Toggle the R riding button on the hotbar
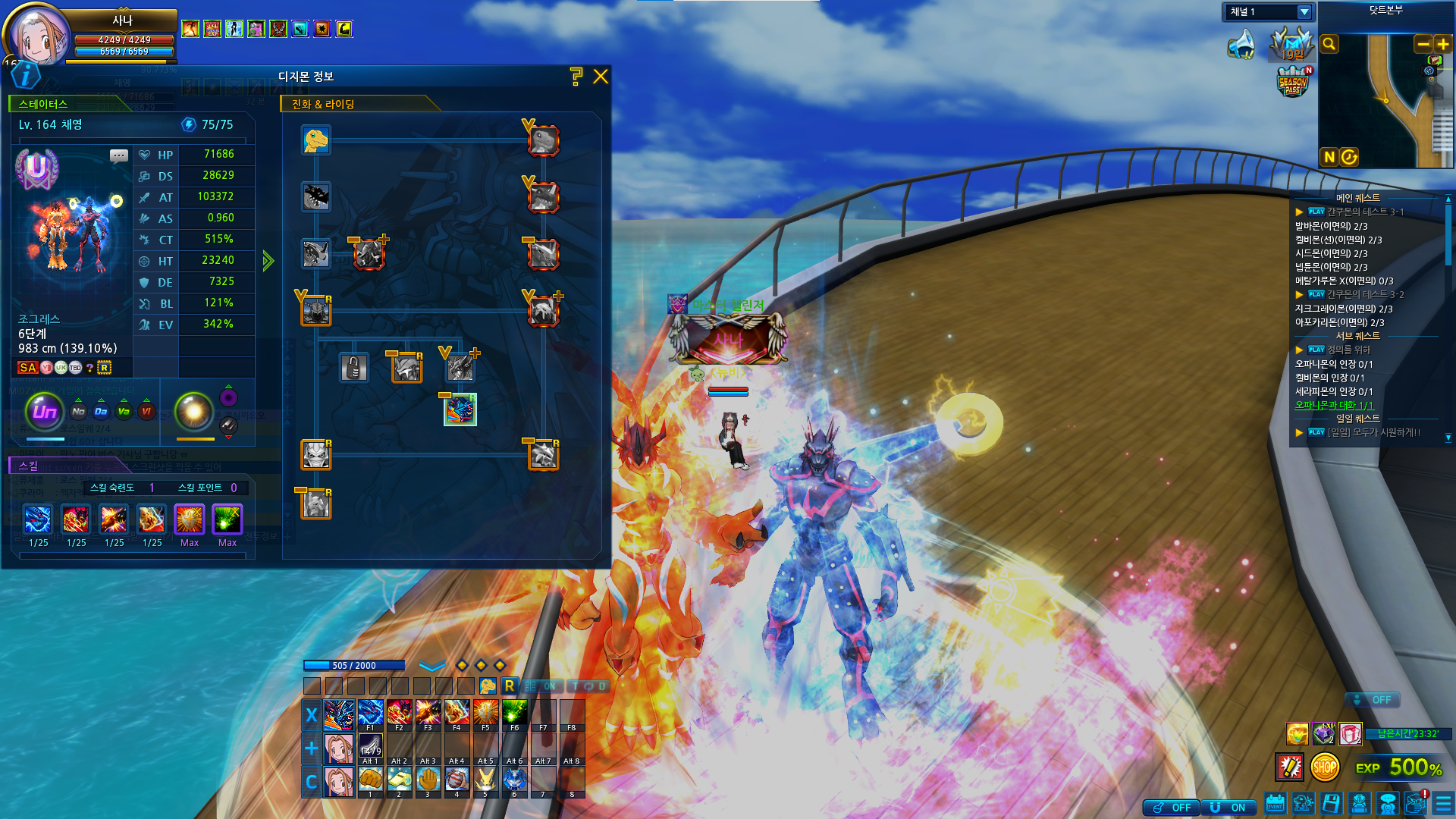 point(509,686)
